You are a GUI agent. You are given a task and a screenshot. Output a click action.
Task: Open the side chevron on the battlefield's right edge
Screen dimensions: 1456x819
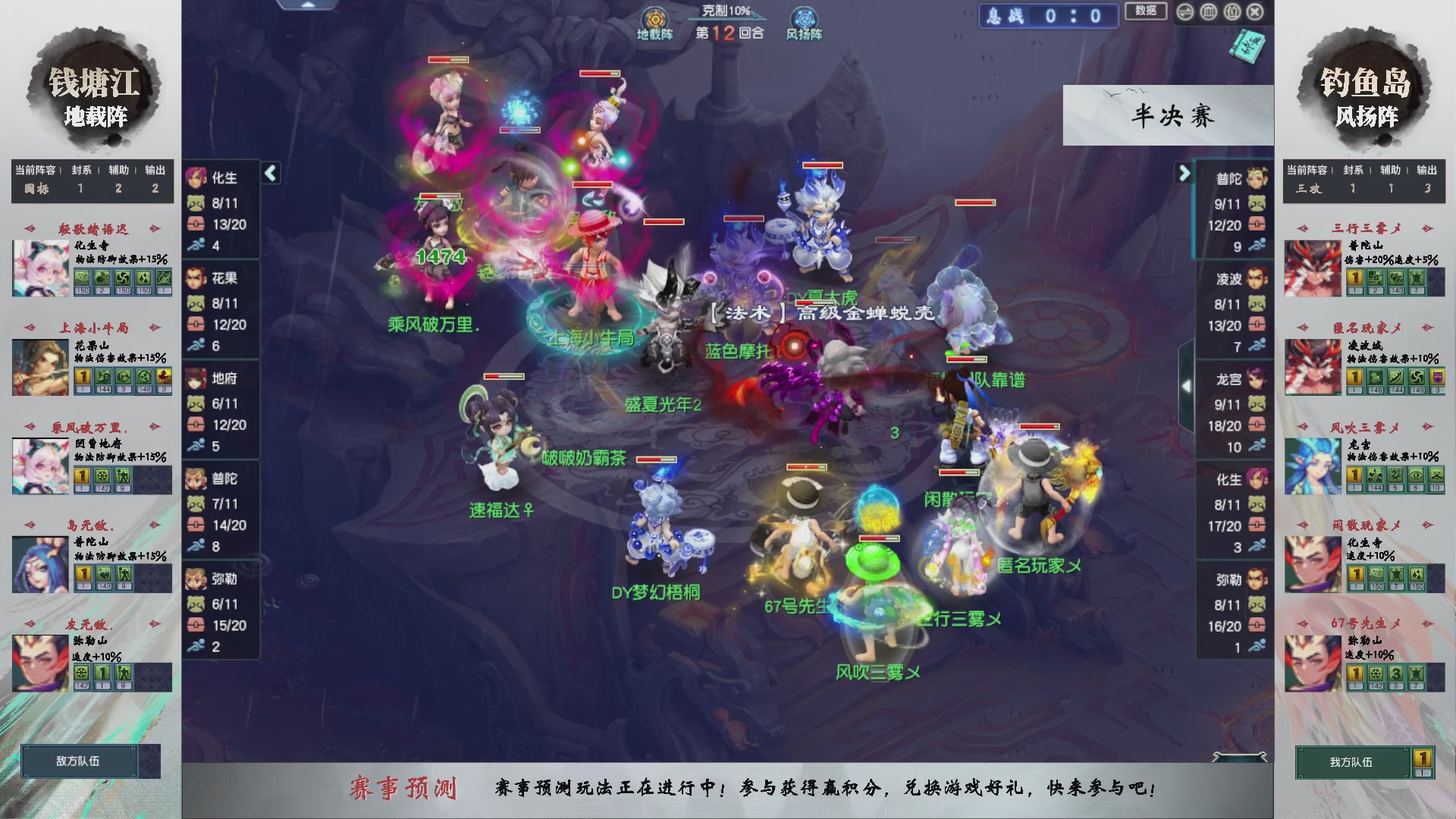coord(1188,384)
